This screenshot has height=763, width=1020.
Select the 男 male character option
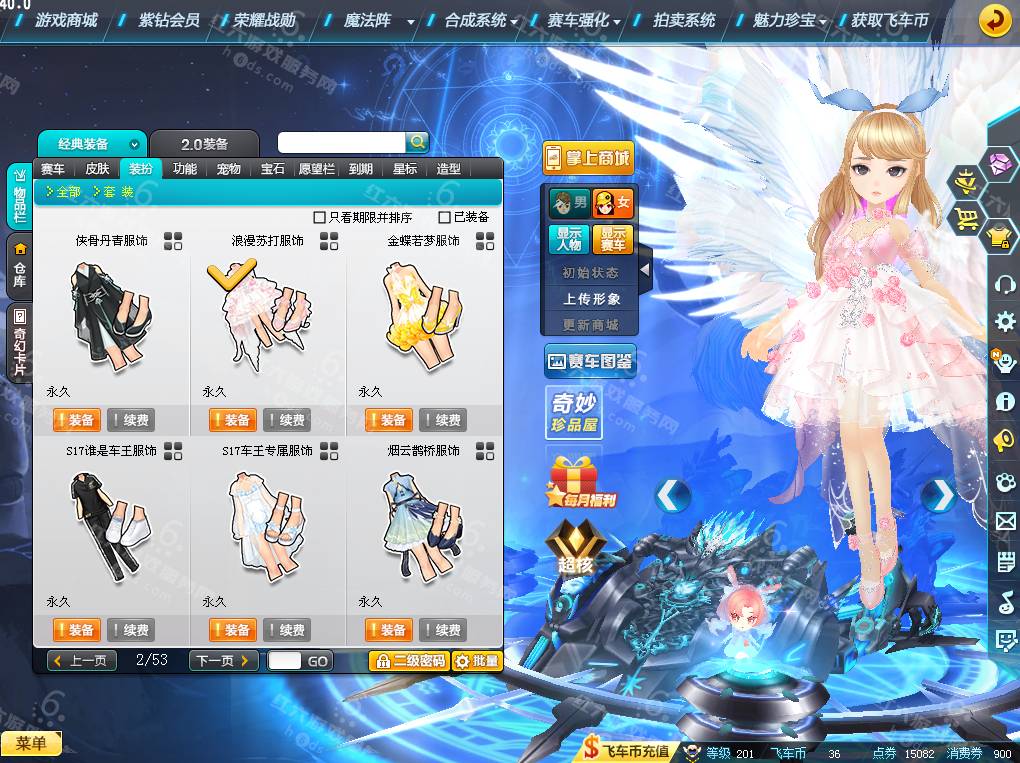(569, 204)
